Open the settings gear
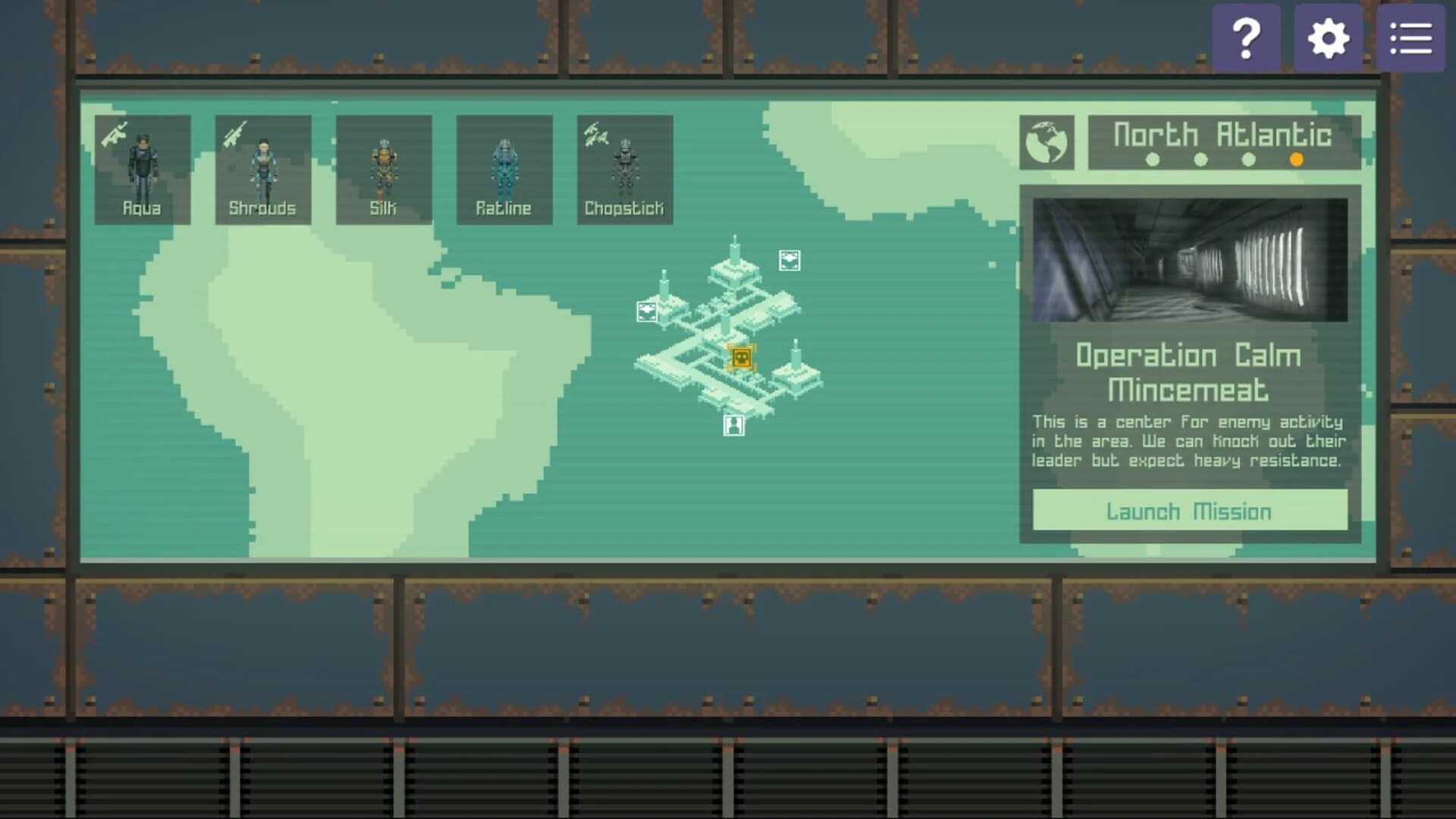 point(1329,36)
